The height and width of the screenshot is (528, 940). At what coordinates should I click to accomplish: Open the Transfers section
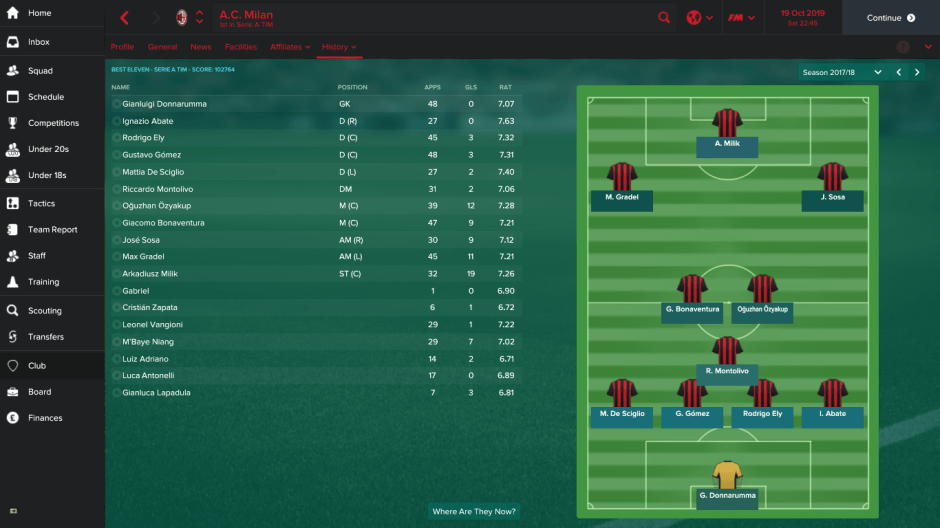tap(45, 337)
